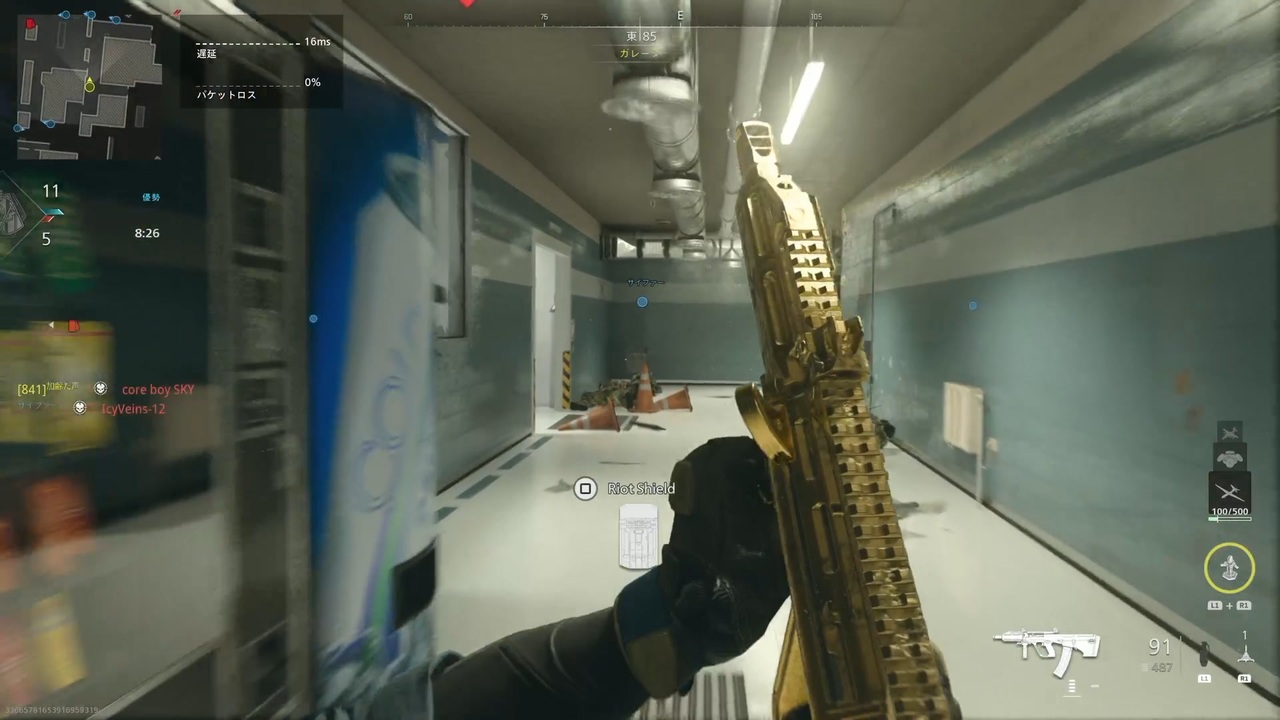Activate the field upgrade in the yellow circle
The height and width of the screenshot is (720, 1280).
click(1229, 565)
